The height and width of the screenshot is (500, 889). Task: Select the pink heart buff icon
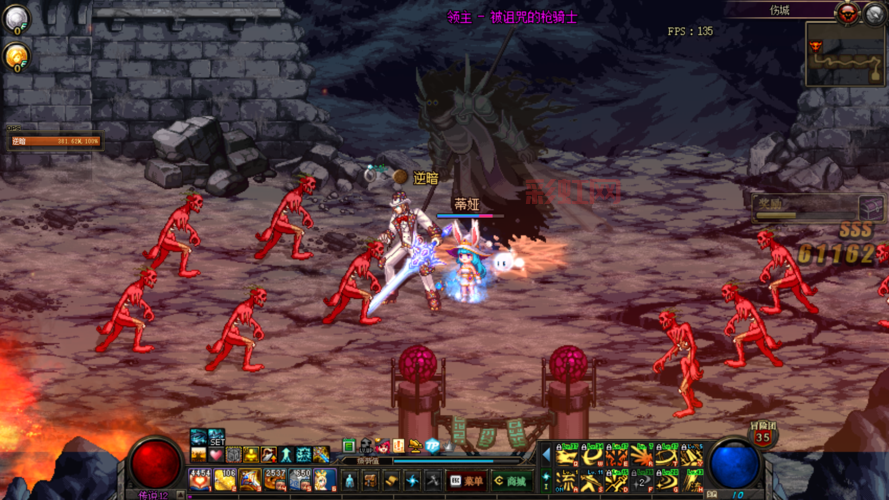tap(215, 455)
